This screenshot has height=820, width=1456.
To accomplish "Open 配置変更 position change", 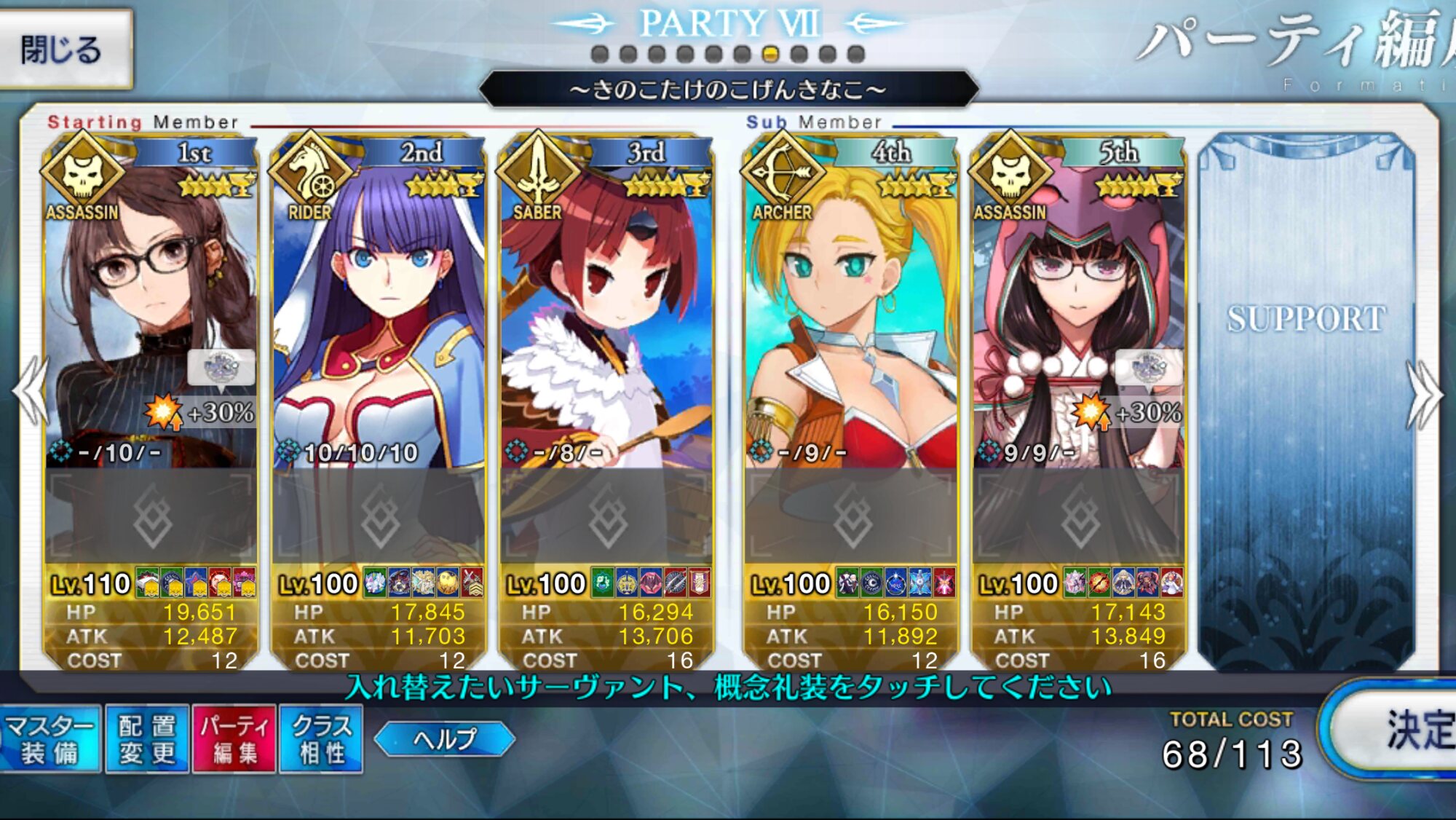I will click(x=147, y=739).
